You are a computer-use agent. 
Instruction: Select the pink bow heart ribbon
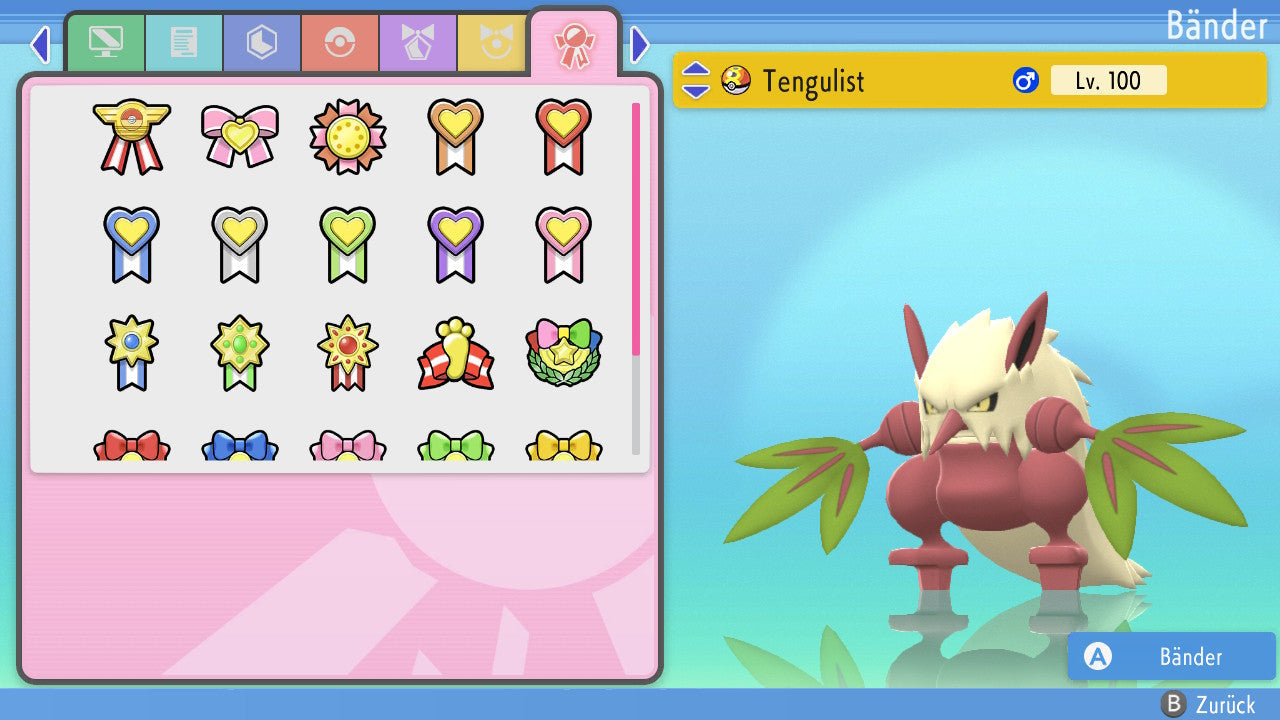click(240, 136)
